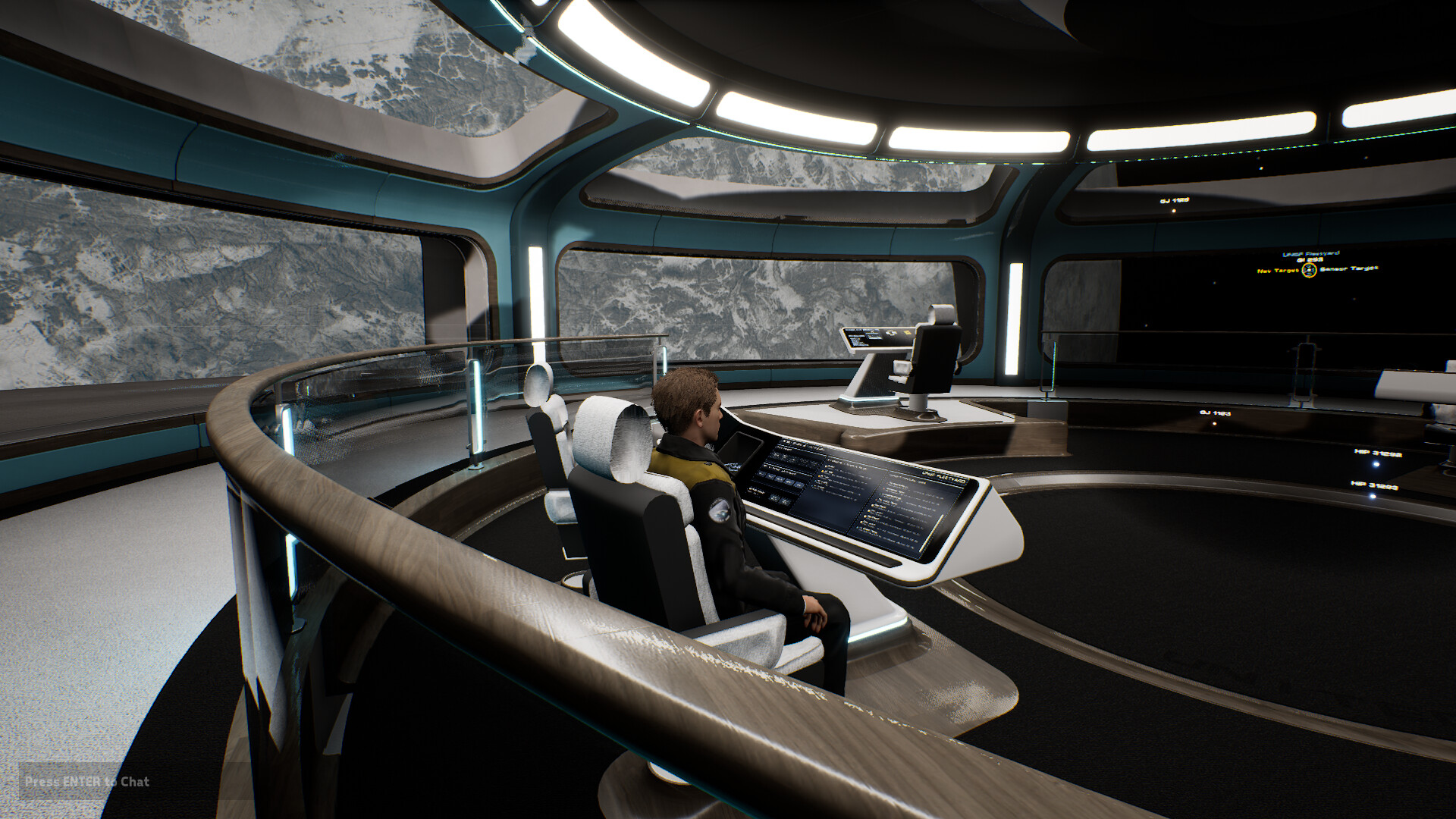Click the UNSF Fleetyard station marker
Screen dimensions: 1456x819
point(1312,255)
